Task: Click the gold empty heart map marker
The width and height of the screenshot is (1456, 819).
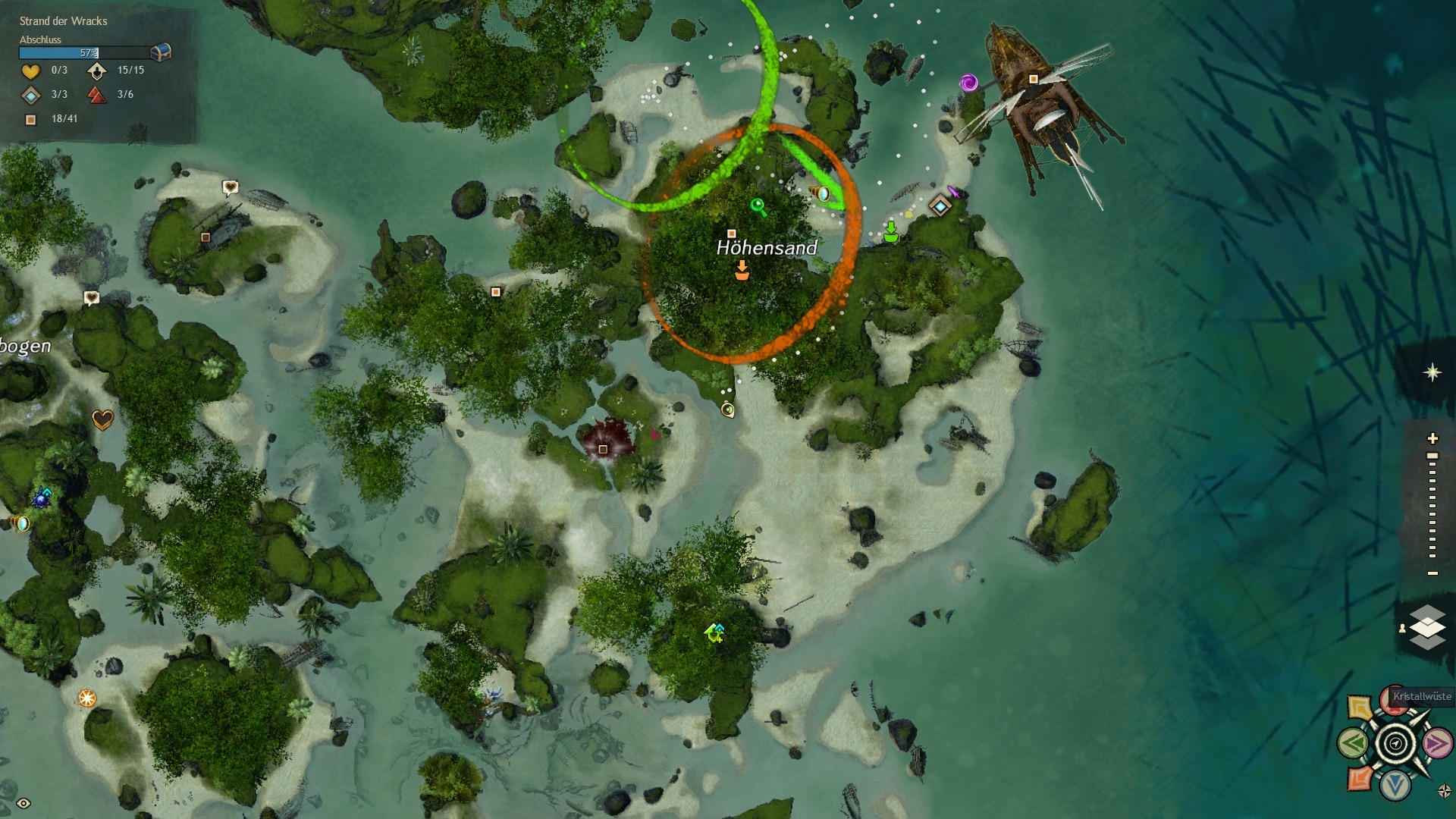Action: point(102,419)
